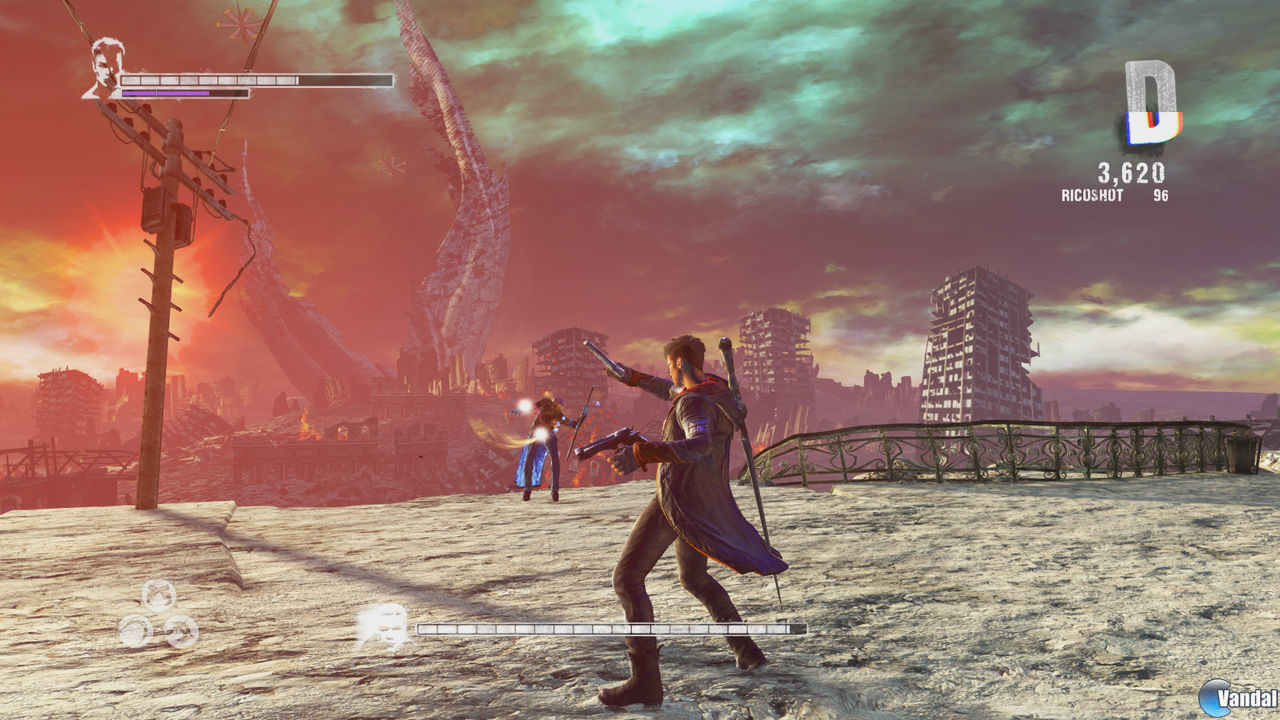Image resolution: width=1280 pixels, height=720 pixels.
Task: Click Dante's portrait in the top-left HUD
Action: 105,64
